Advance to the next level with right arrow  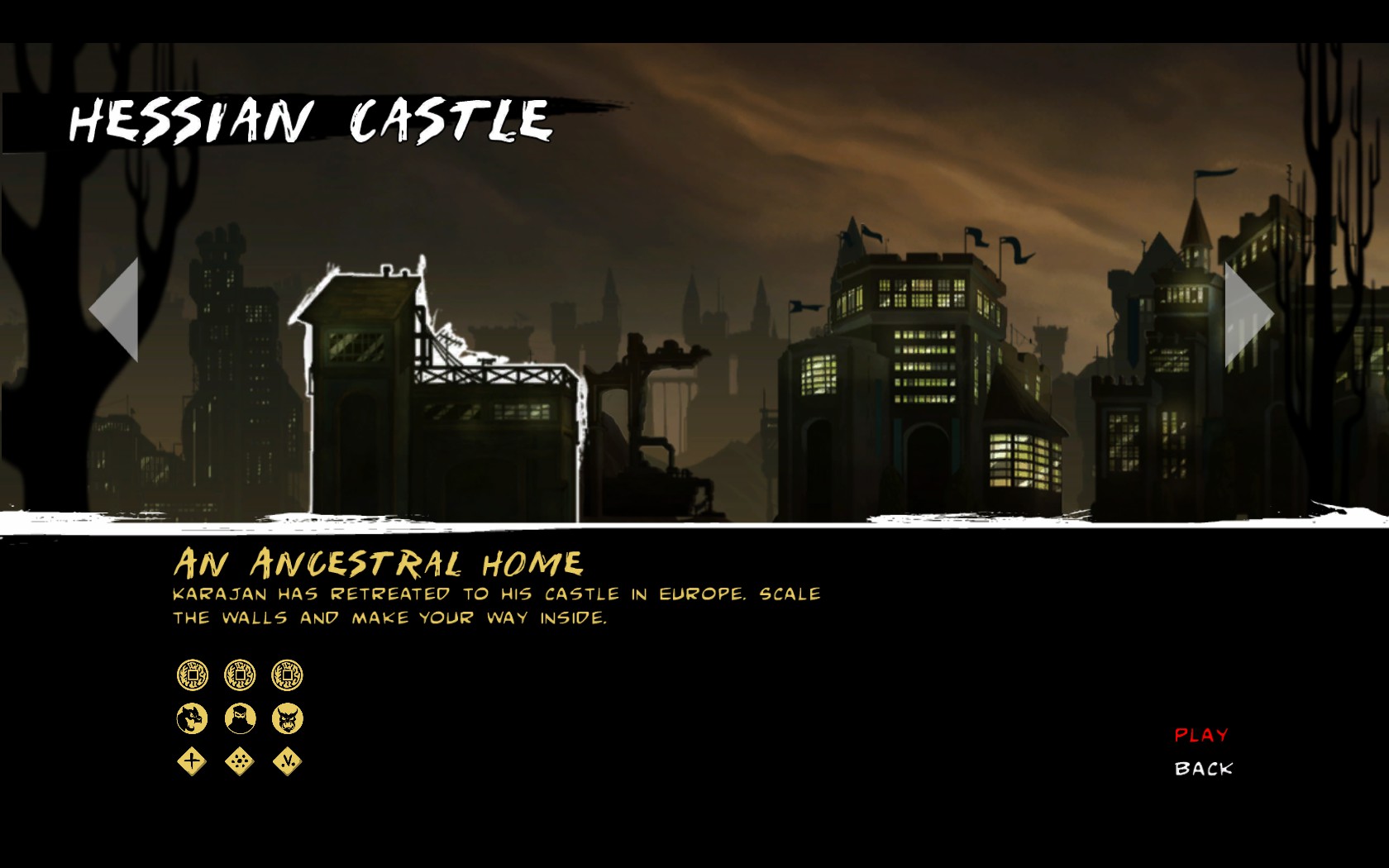pyautogui.click(x=1247, y=314)
